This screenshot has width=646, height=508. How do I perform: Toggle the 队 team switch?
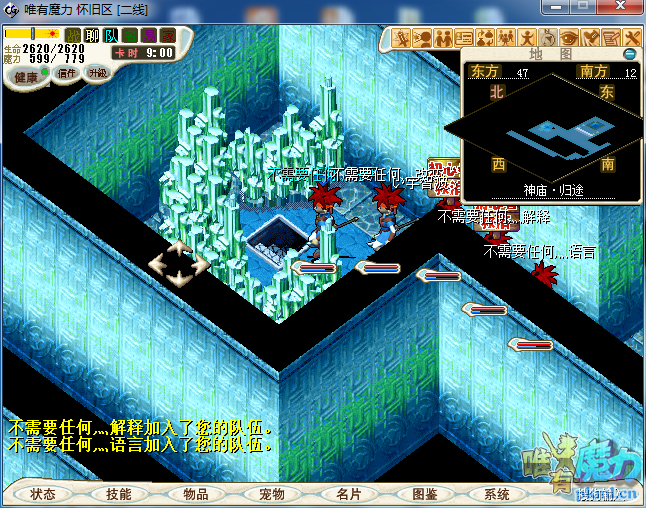click(x=111, y=36)
